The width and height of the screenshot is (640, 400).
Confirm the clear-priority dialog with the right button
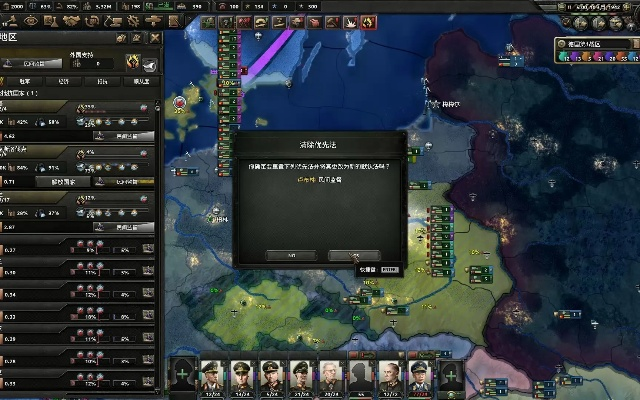[354, 255]
